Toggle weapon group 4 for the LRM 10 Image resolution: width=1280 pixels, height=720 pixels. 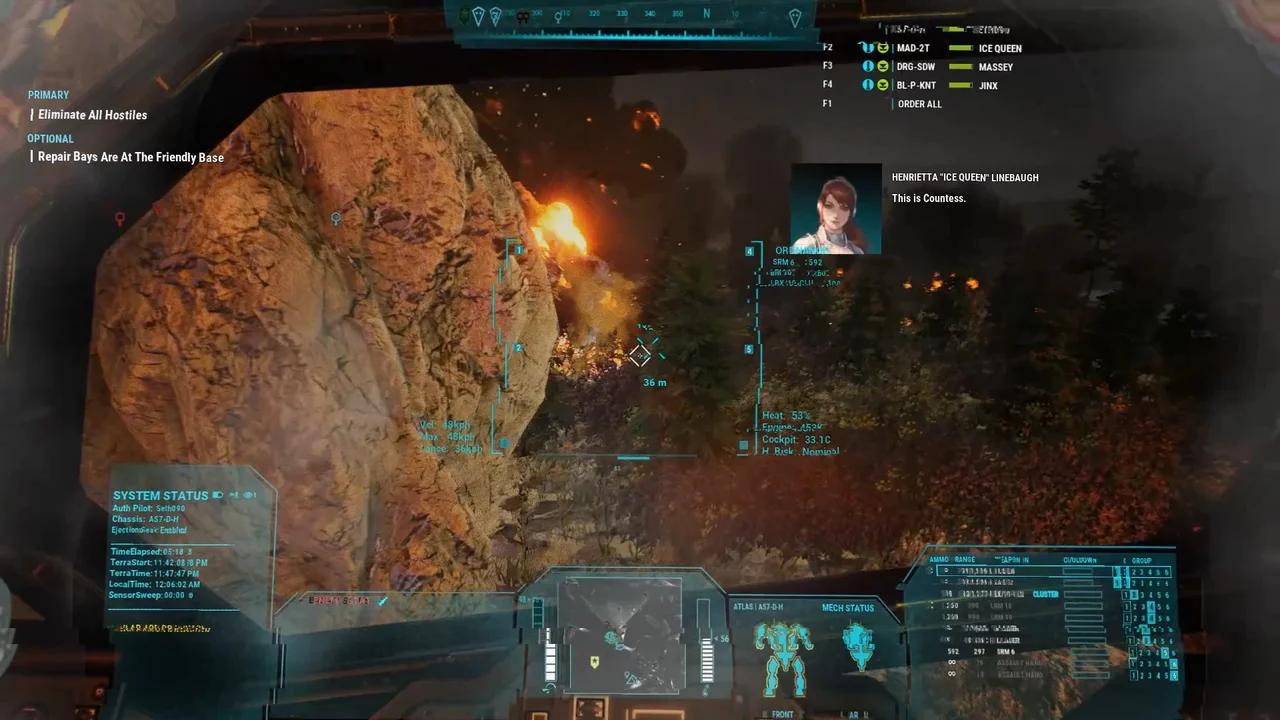tap(1152, 605)
